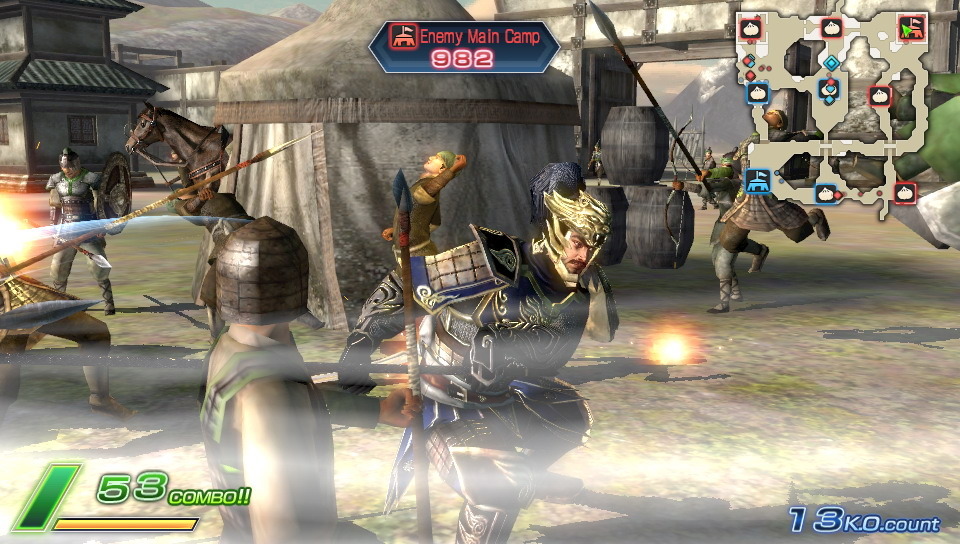
Task: Click the Enemy Main Camp objective banner
Action: pyautogui.click(x=464, y=47)
